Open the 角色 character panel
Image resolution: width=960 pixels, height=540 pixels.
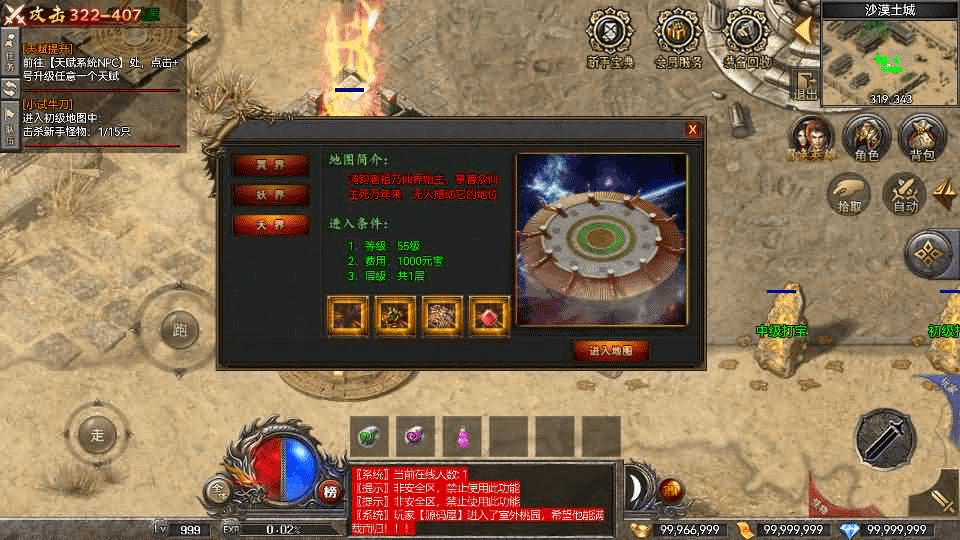pos(866,136)
